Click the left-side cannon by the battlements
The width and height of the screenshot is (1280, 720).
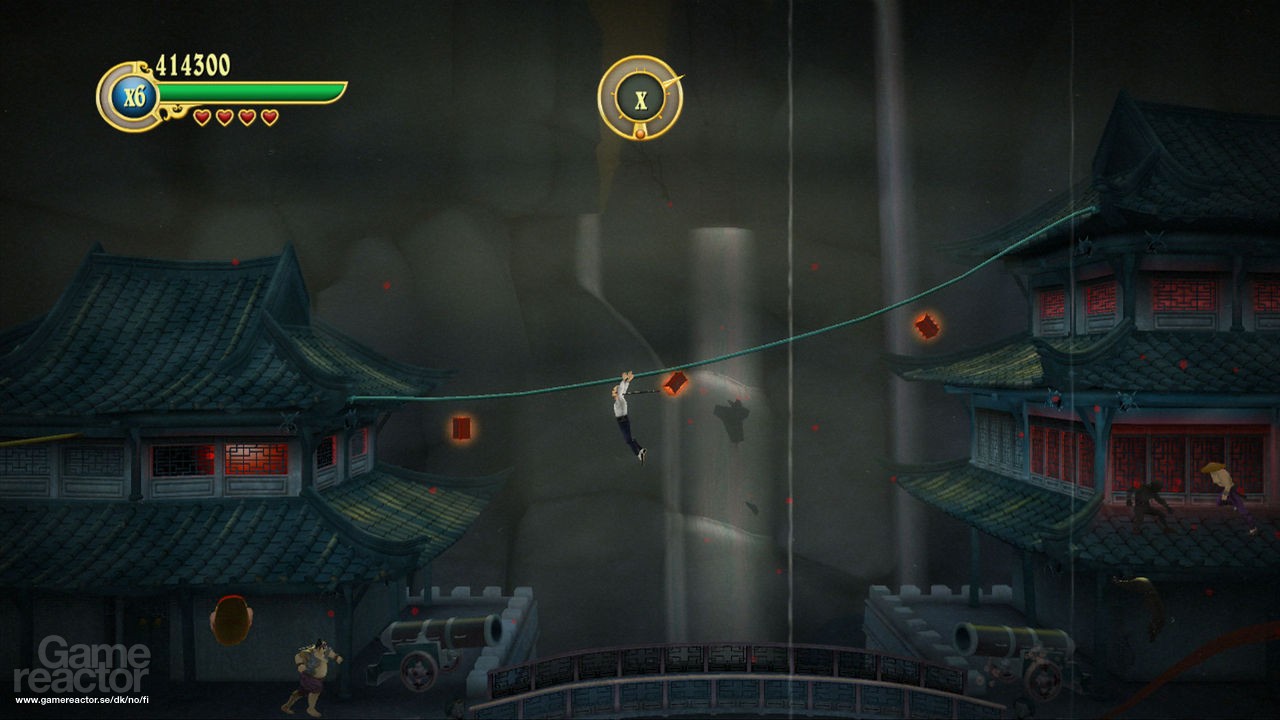[x=435, y=640]
